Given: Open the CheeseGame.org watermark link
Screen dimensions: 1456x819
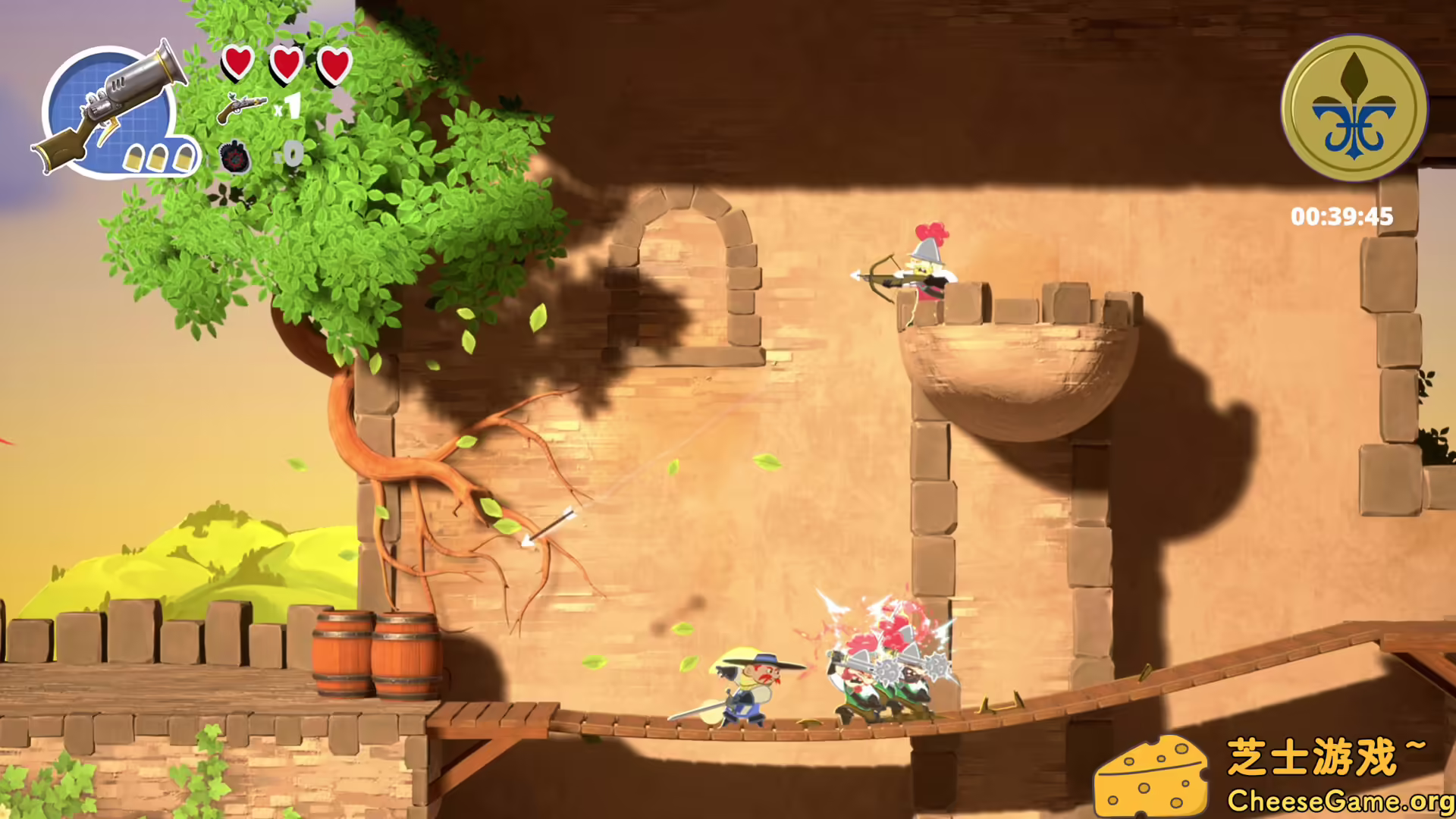Looking at the screenshot, I should click(x=1340, y=801).
